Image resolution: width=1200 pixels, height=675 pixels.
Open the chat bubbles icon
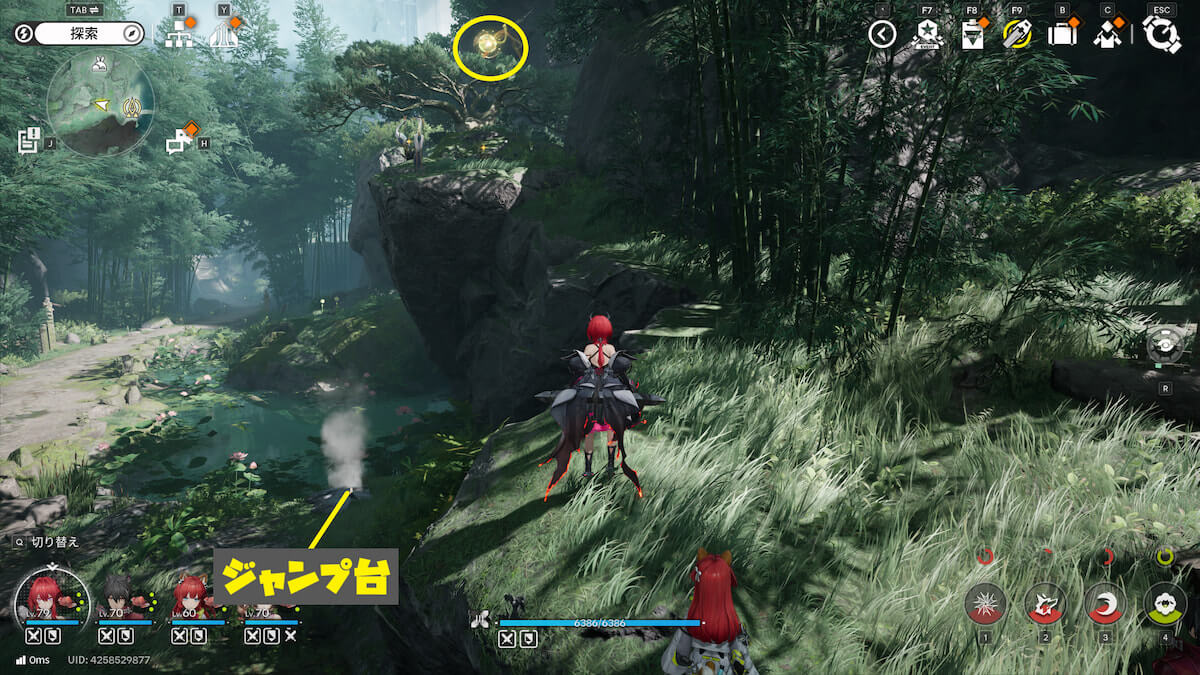(x=180, y=142)
